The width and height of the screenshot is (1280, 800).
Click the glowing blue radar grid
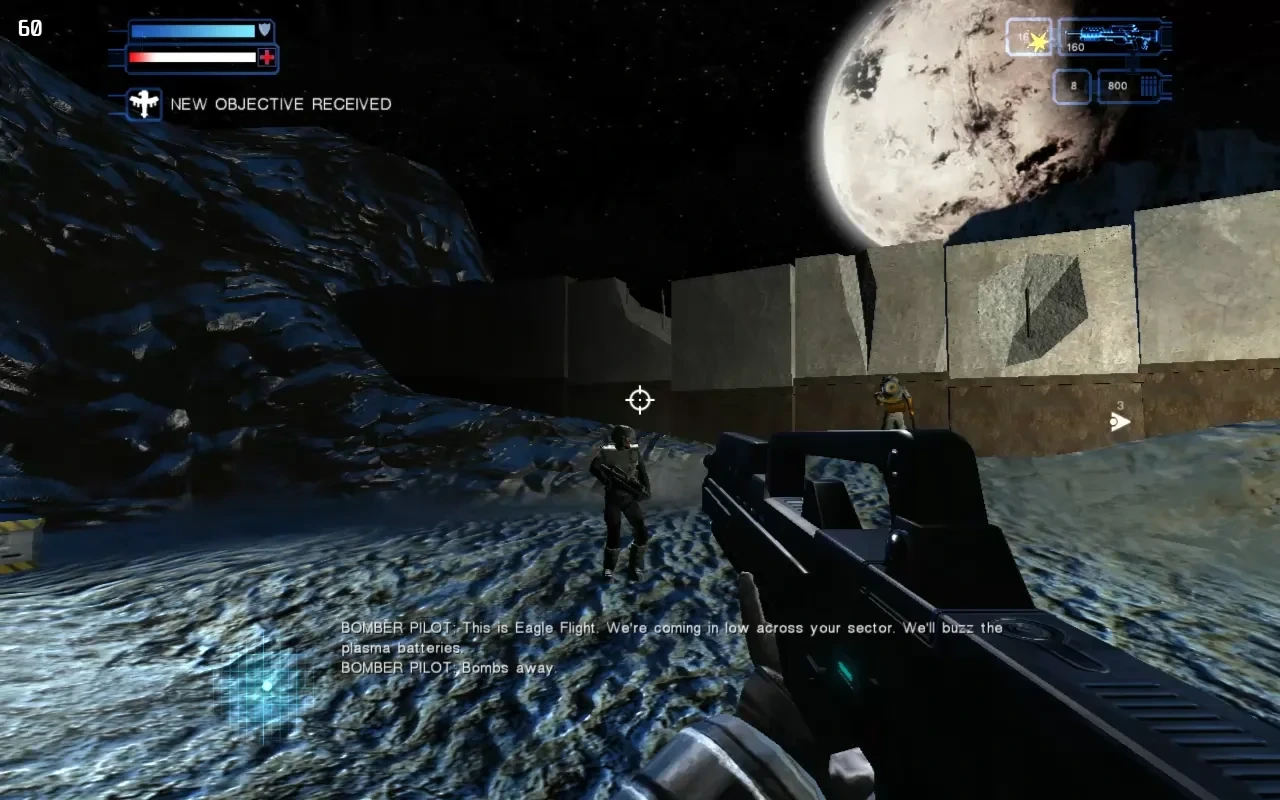265,687
